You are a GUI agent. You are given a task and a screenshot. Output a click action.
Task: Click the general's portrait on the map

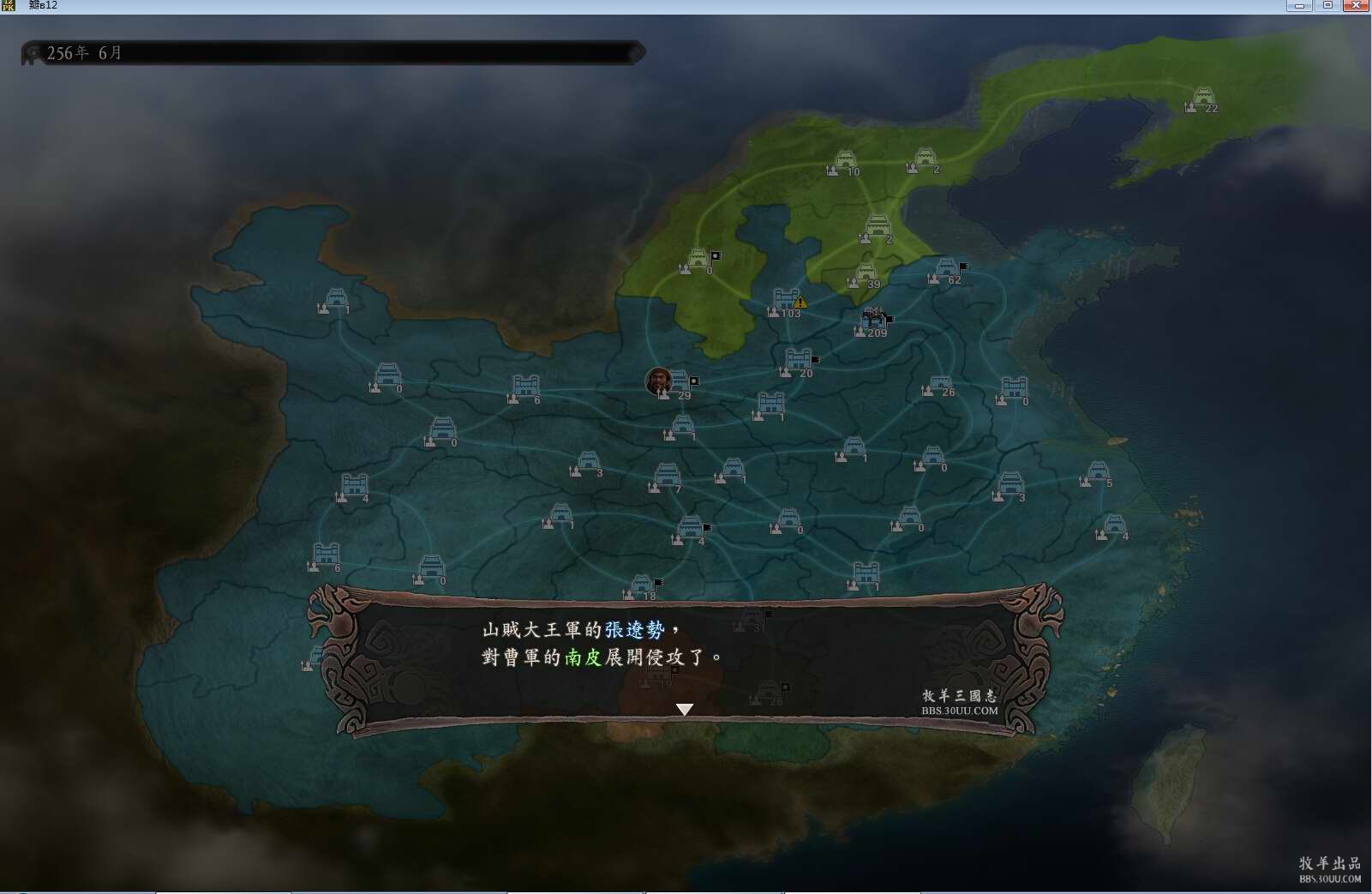click(x=658, y=381)
